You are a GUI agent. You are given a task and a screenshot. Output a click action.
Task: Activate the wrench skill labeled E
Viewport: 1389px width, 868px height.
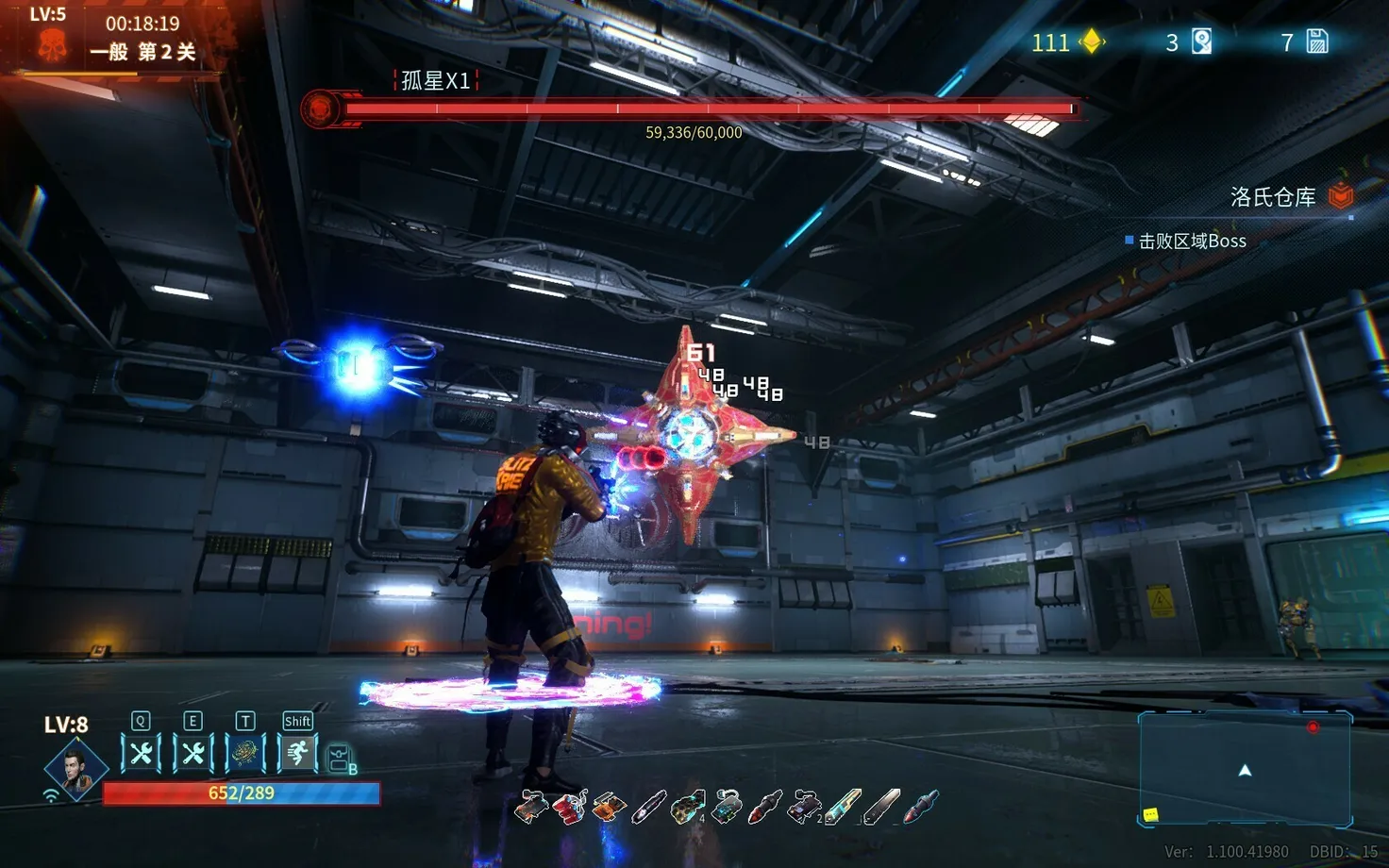193,753
